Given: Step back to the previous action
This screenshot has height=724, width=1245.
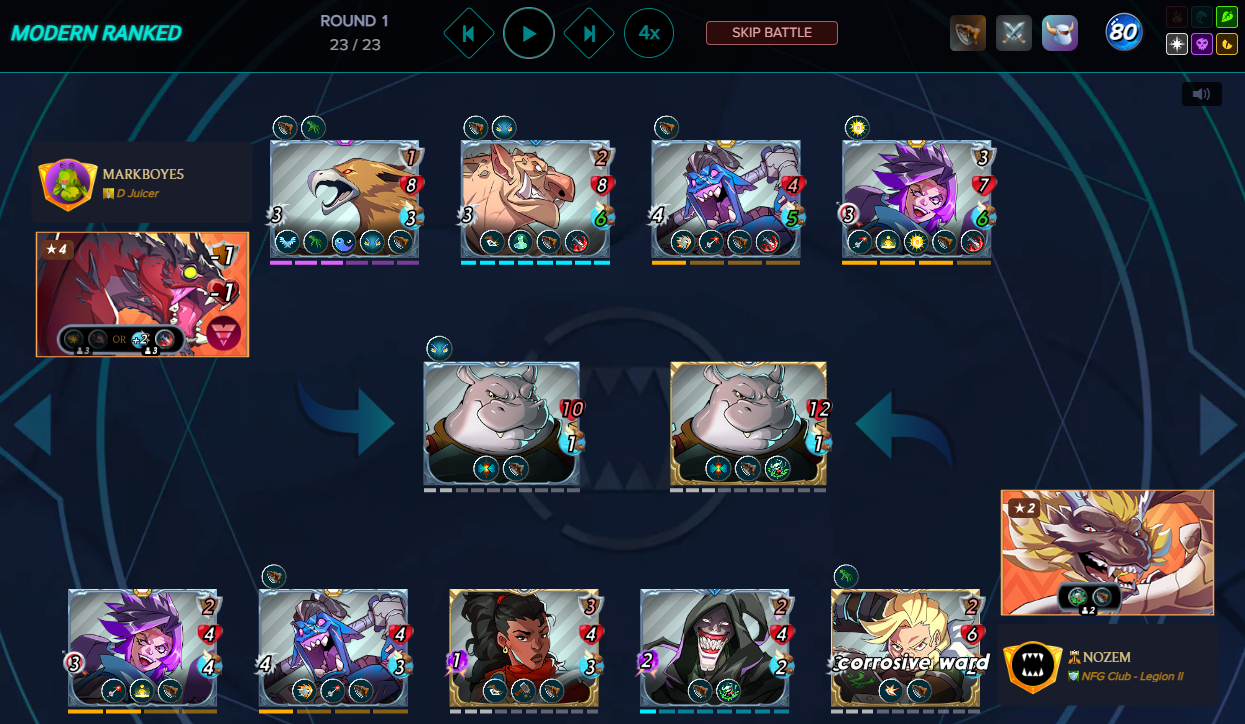Looking at the screenshot, I should tap(468, 33).
